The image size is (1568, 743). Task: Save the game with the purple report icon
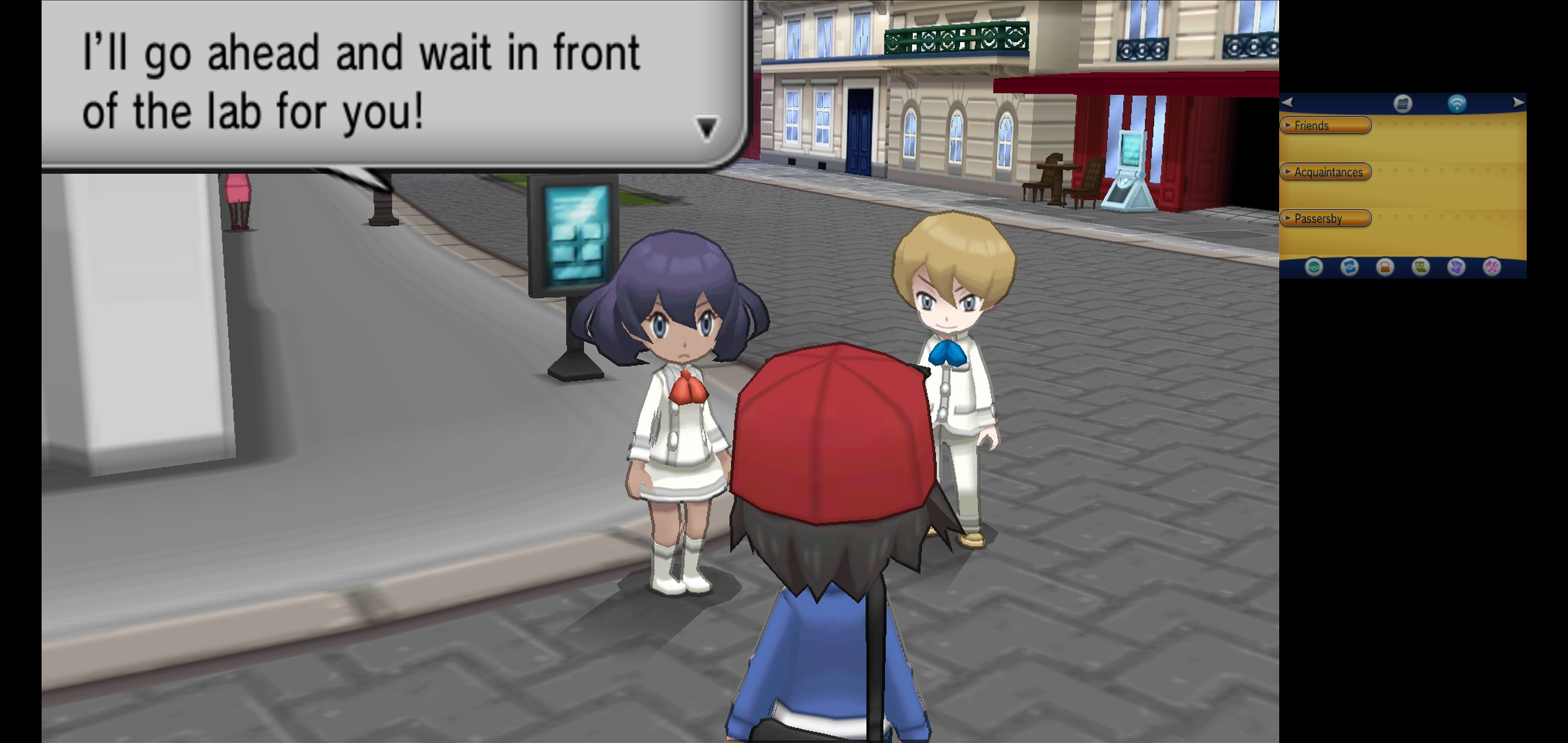click(1456, 267)
